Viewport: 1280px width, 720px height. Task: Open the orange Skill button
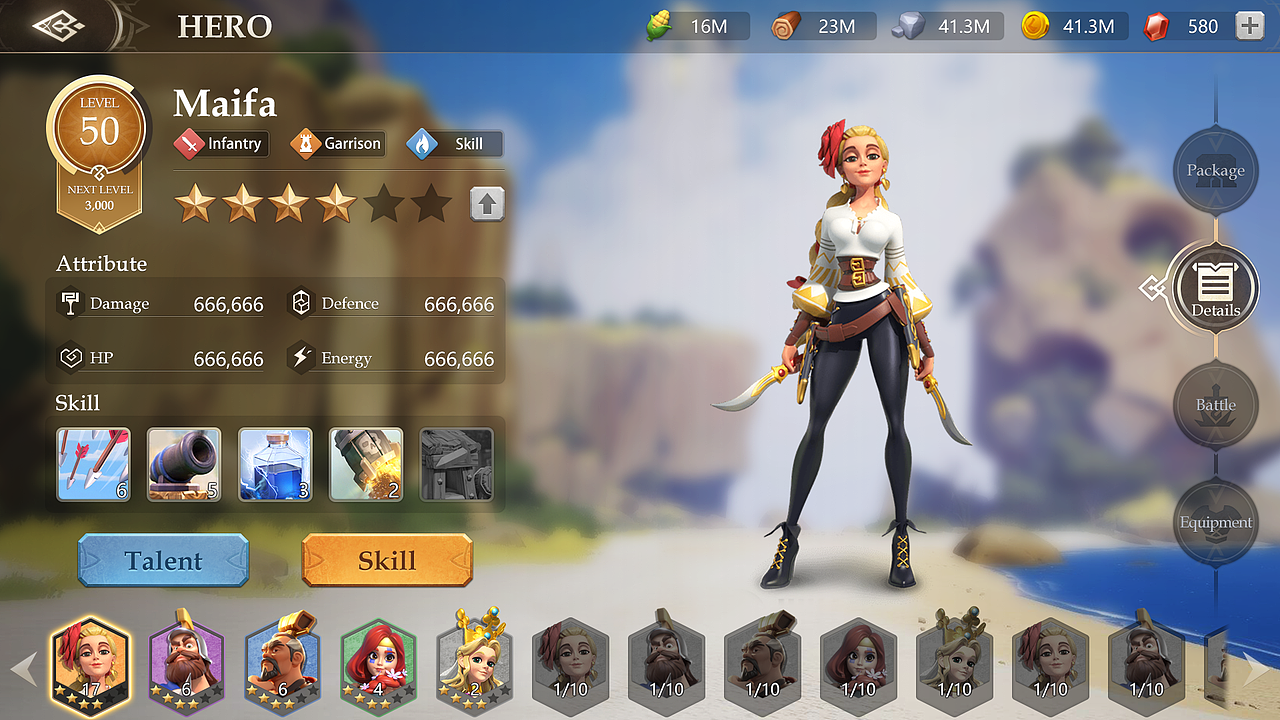[x=387, y=560]
